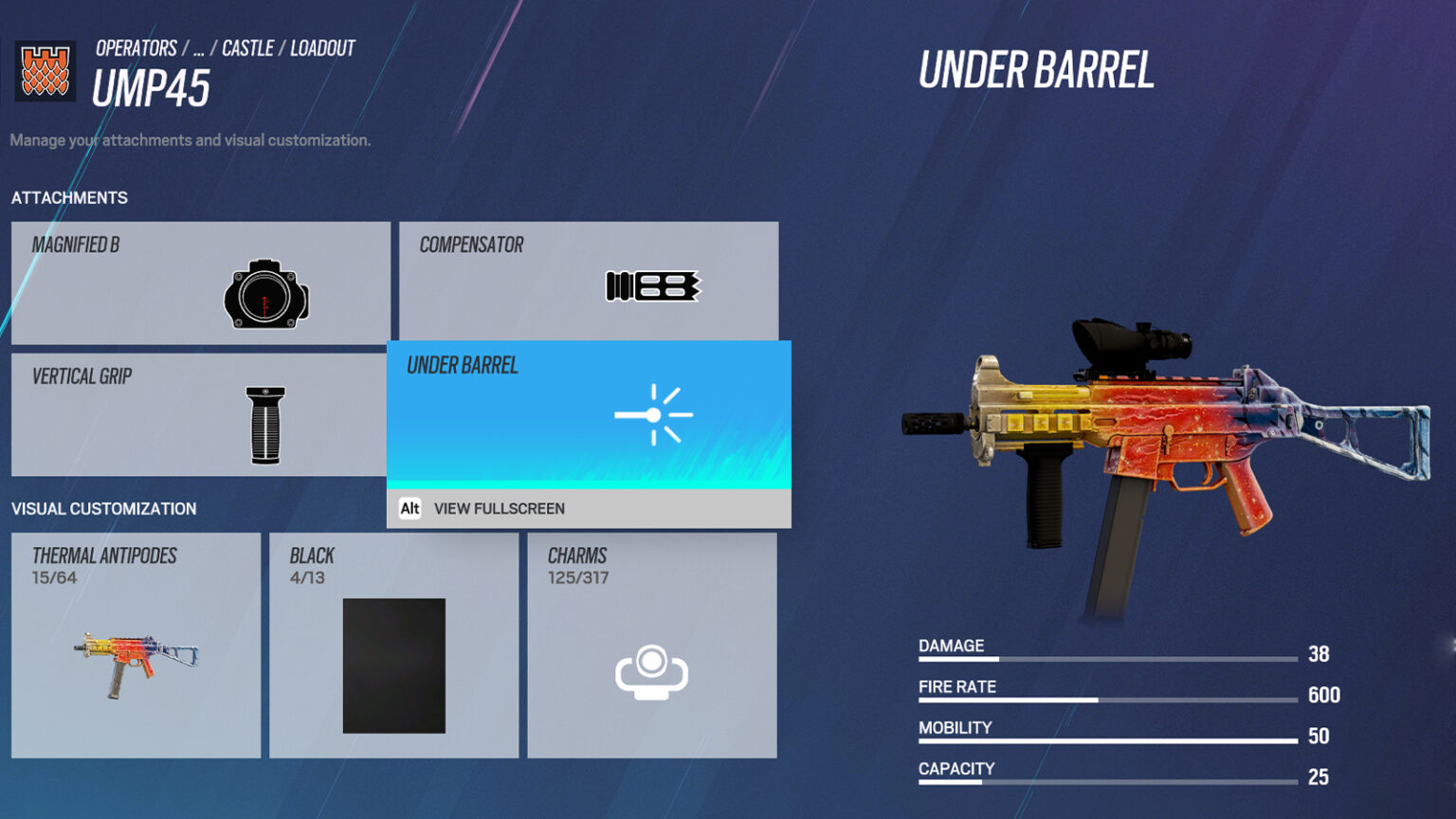1456x819 pixels.
Task: Toggle the Under Barrel attachment slot
Action: 588,414
